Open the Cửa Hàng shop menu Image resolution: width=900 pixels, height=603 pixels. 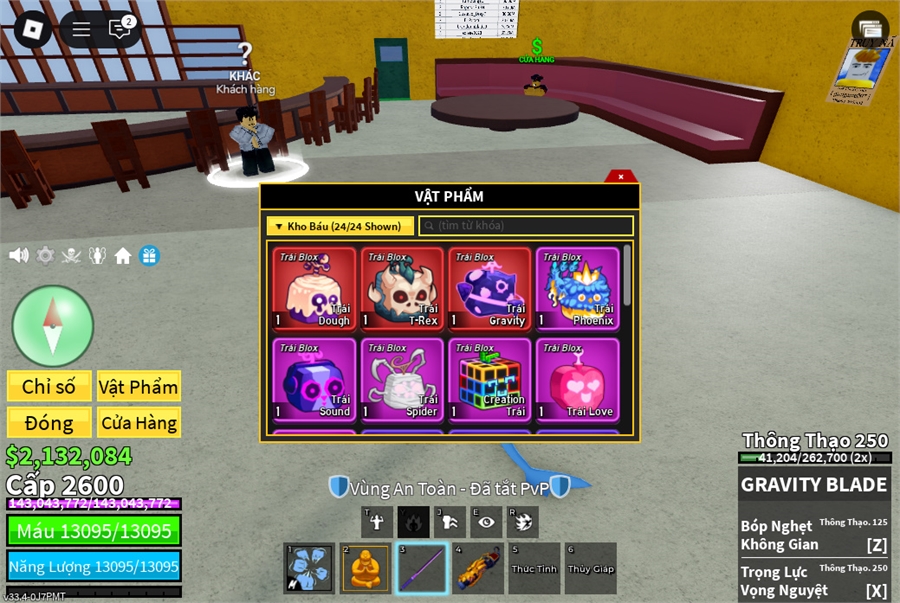coord(138,423)
